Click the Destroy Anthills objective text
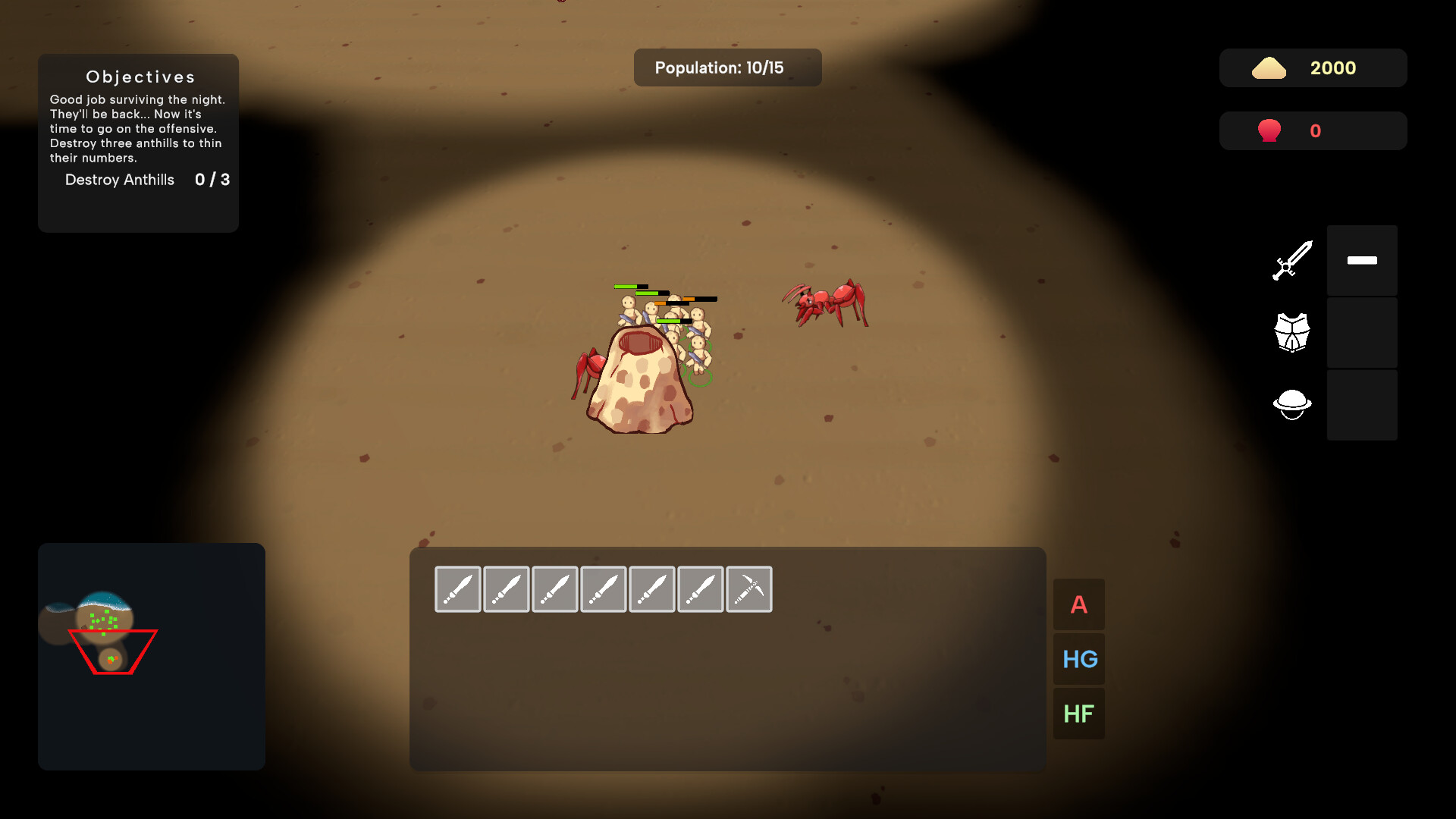The image size is (1456, 819). [x=120, y=180]
